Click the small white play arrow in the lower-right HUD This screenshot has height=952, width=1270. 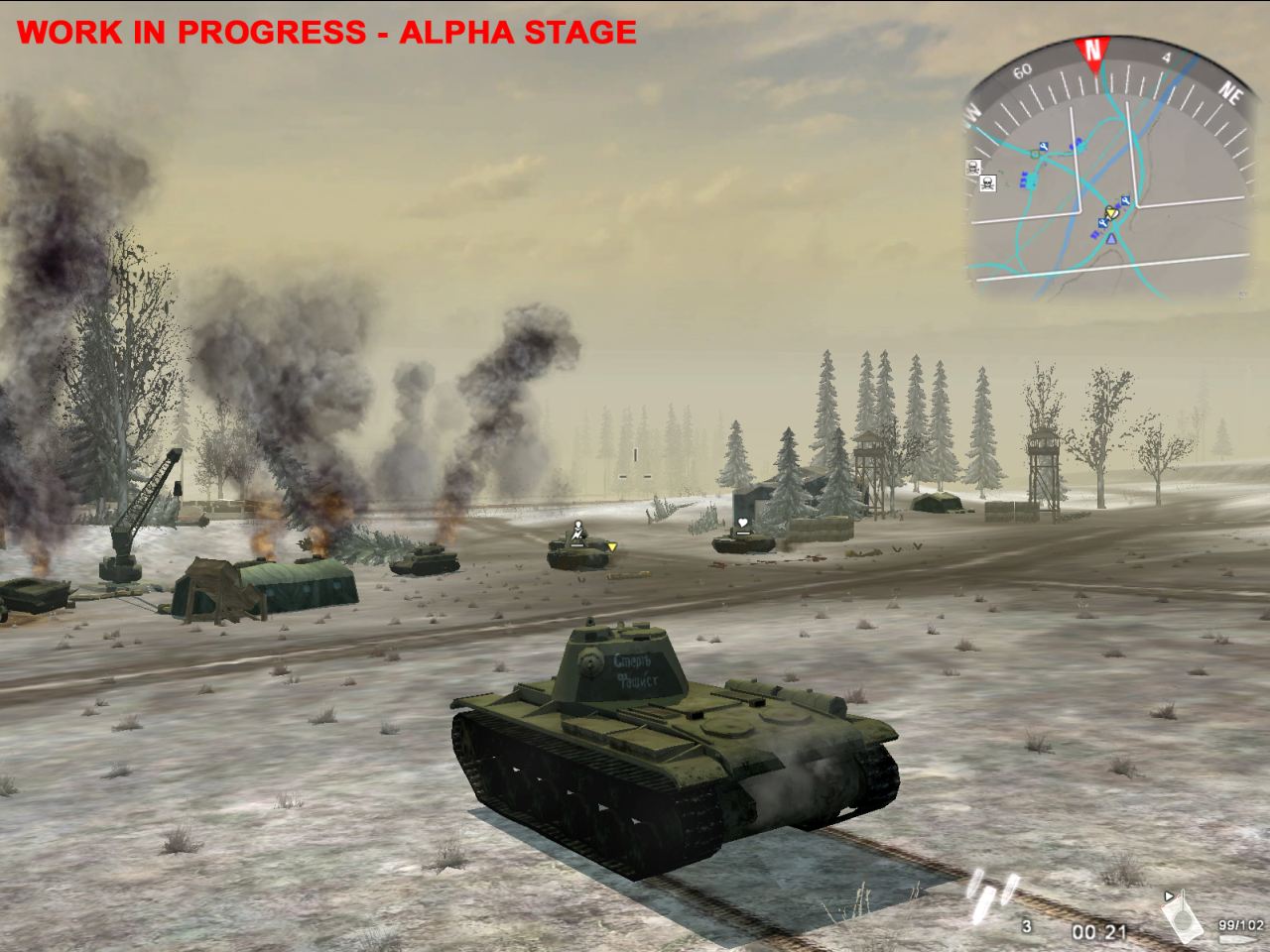click(x=1169, y=895)
